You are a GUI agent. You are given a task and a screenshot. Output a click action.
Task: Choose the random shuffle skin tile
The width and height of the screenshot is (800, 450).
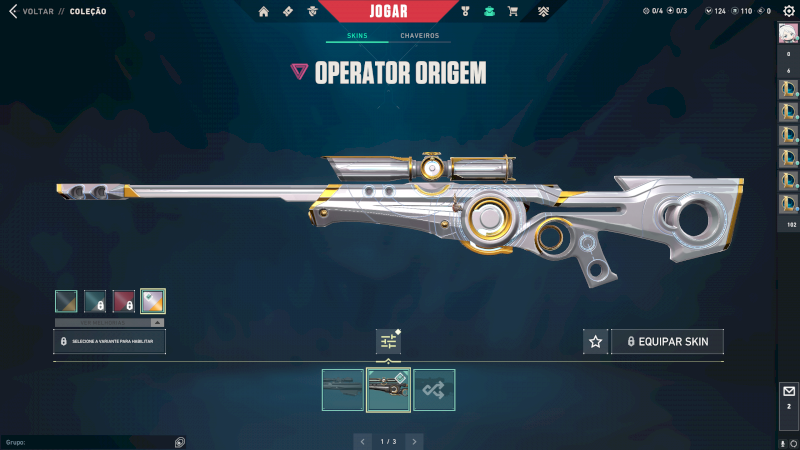(434, 390)
